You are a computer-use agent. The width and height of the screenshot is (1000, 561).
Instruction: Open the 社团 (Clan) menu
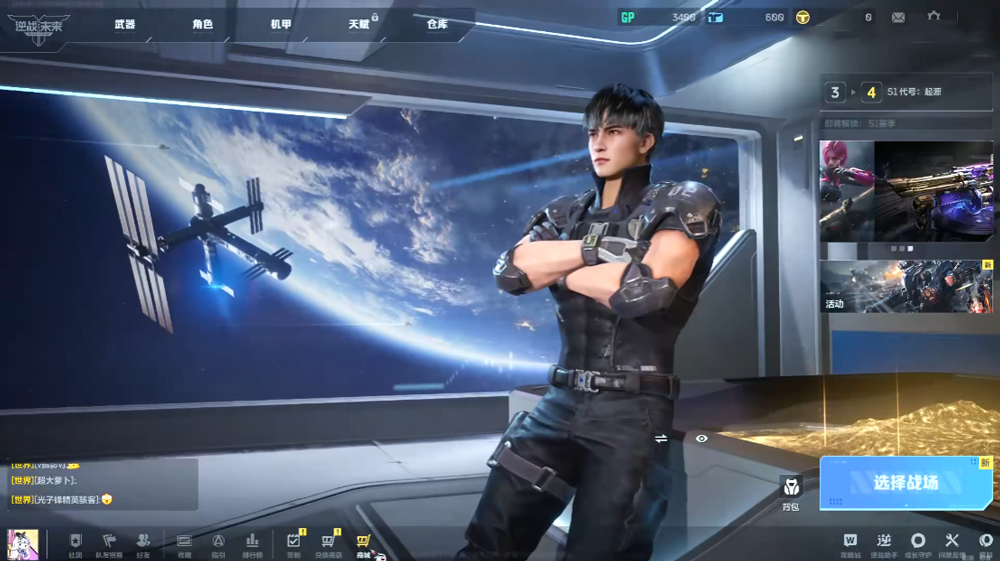coord(76,544)
